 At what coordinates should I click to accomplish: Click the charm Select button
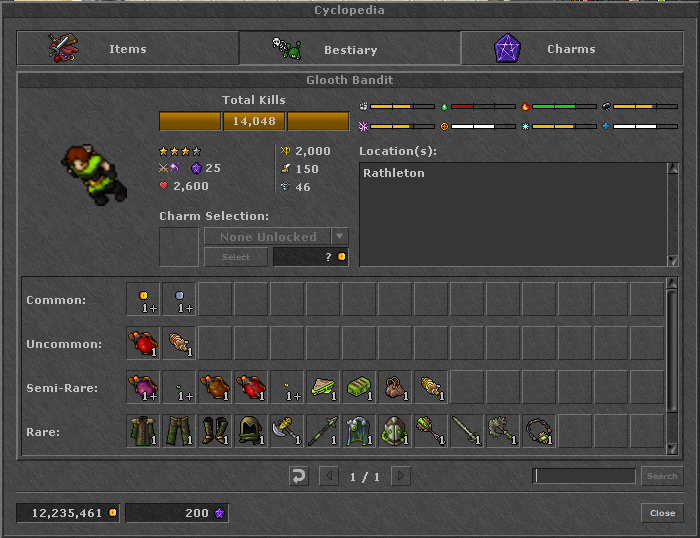pyautogui.click(x=236, y=257)
